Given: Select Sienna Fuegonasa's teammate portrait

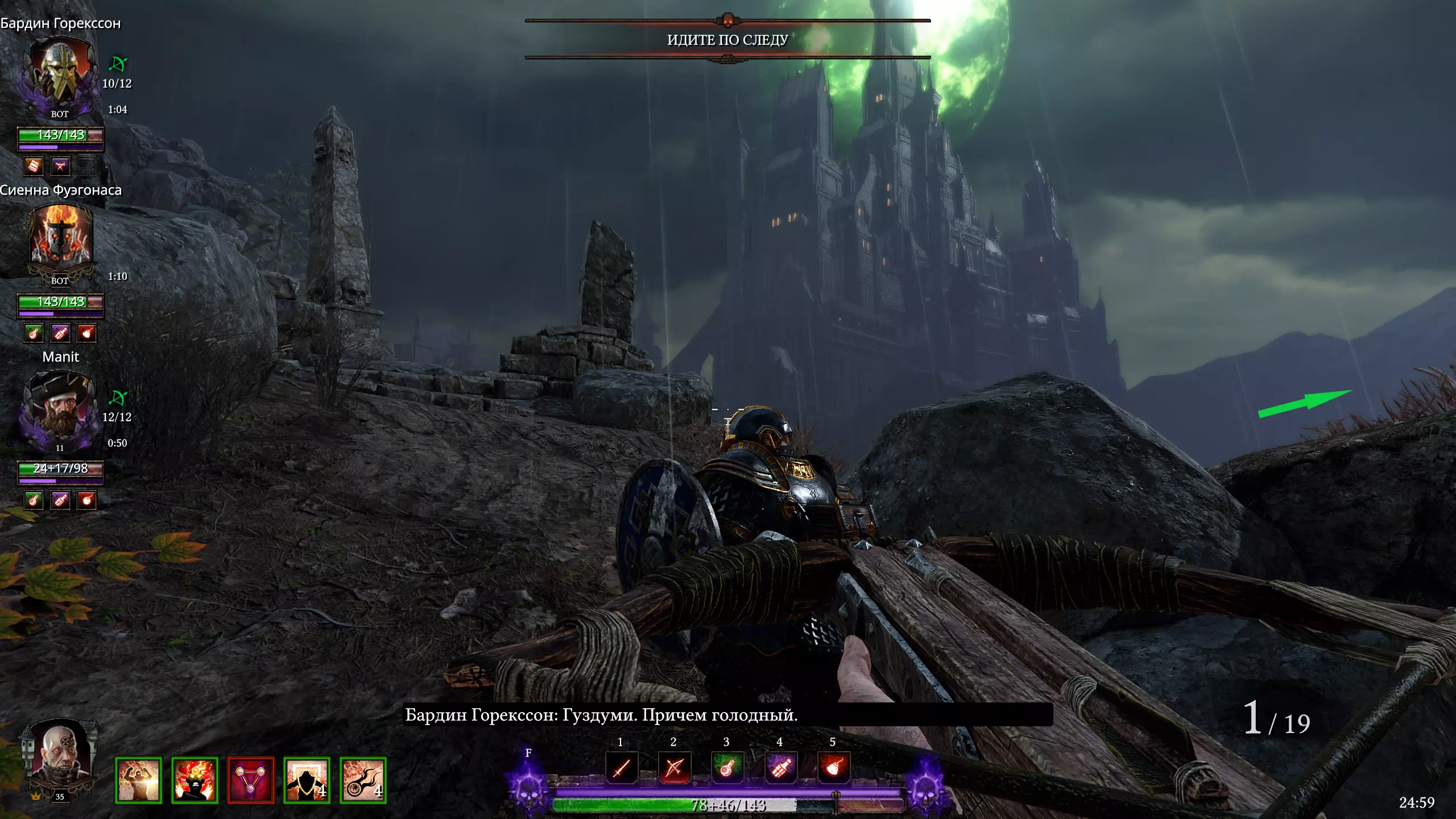Looking at the screenshot, I should [60, 239].
